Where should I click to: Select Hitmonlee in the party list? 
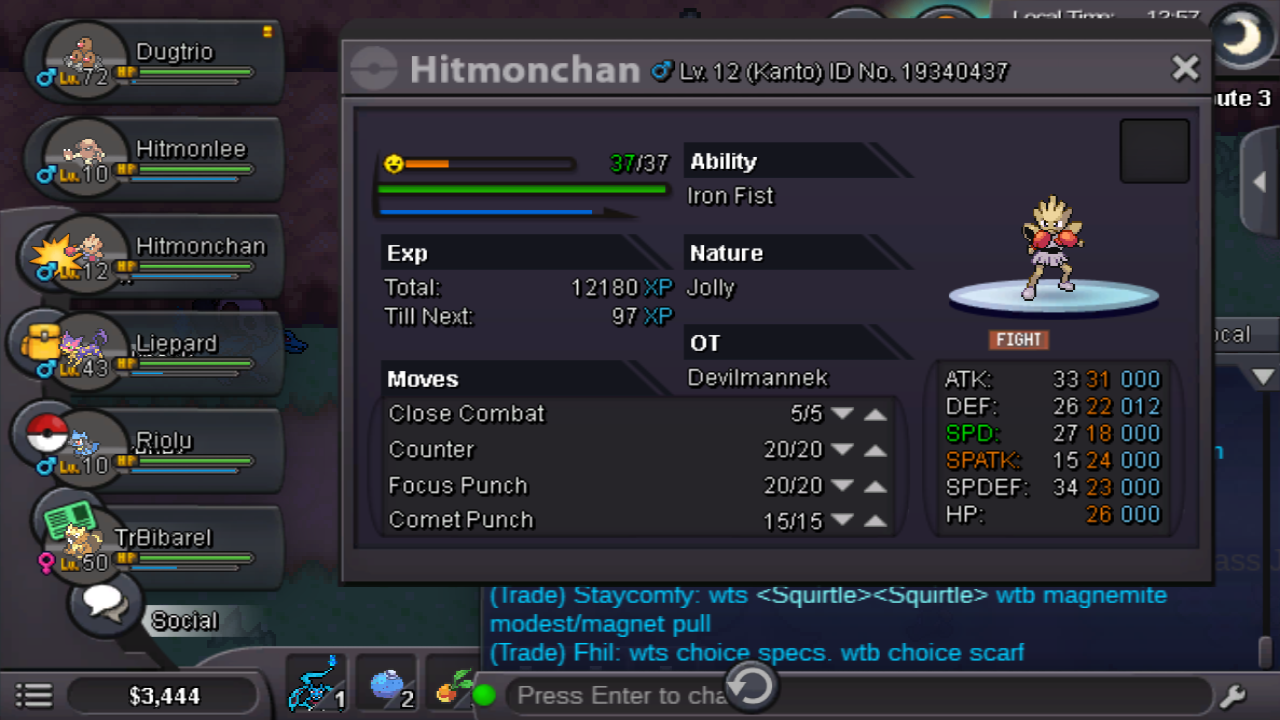pyautogui.click(x=160, y=160)
